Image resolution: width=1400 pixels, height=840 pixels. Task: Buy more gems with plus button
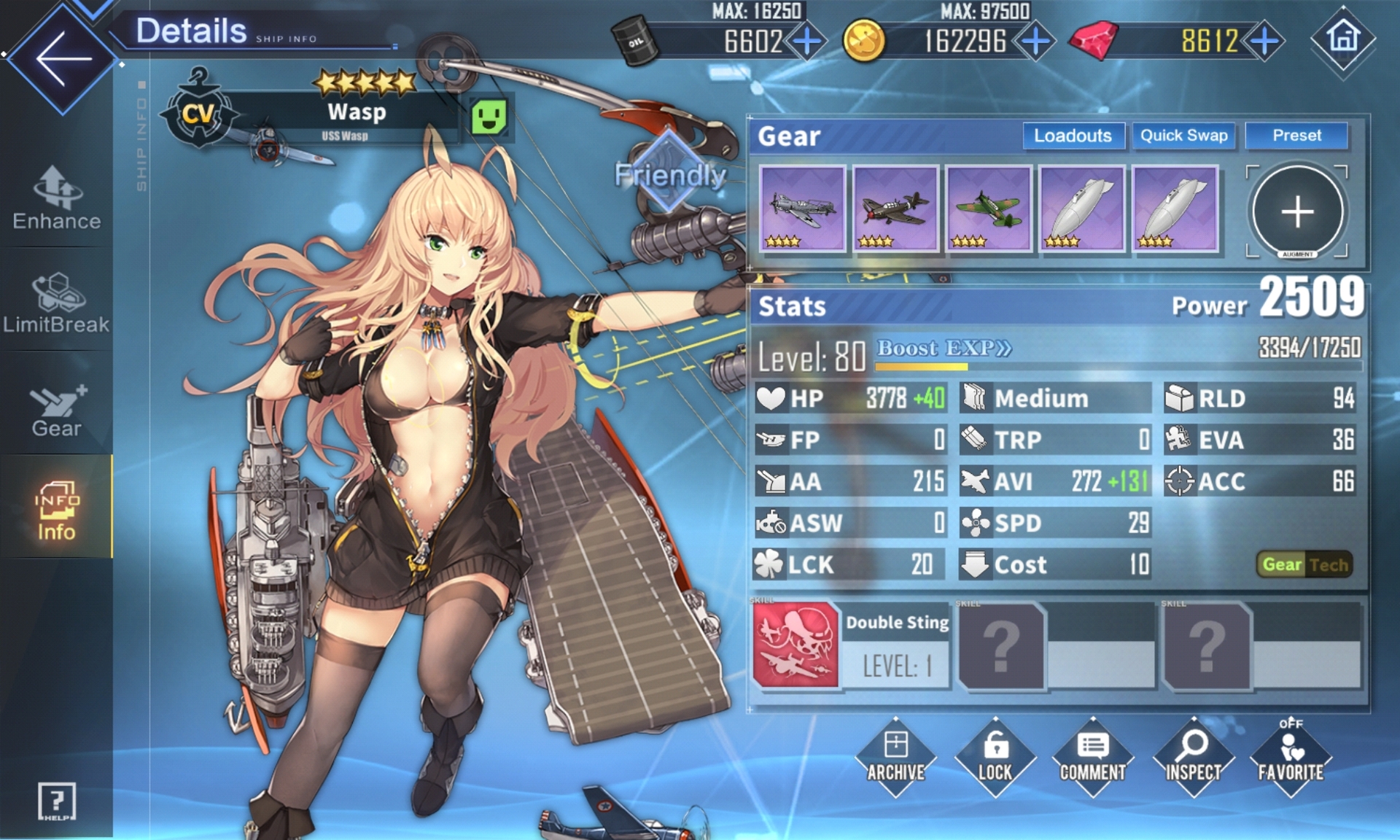(x=1264, y=41)
